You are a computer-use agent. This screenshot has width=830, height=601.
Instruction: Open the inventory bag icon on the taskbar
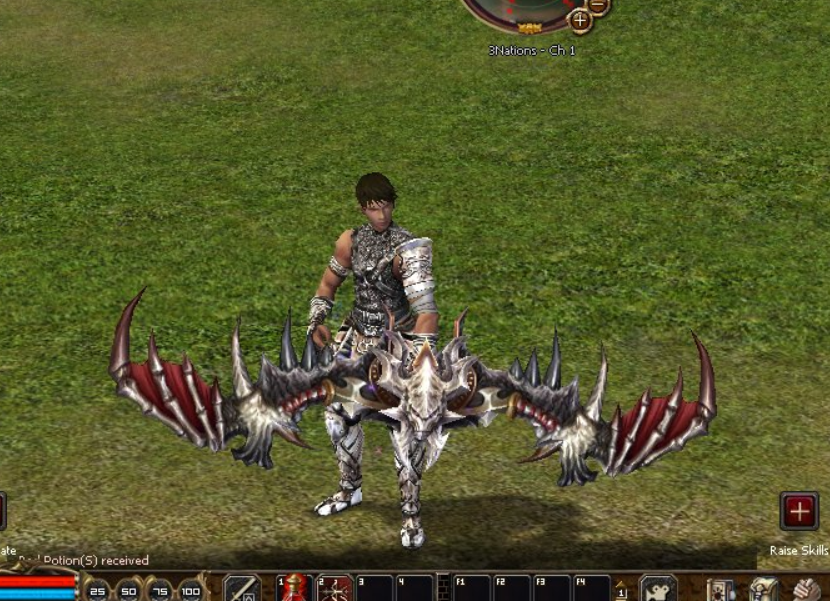click(x=764, y=590)
